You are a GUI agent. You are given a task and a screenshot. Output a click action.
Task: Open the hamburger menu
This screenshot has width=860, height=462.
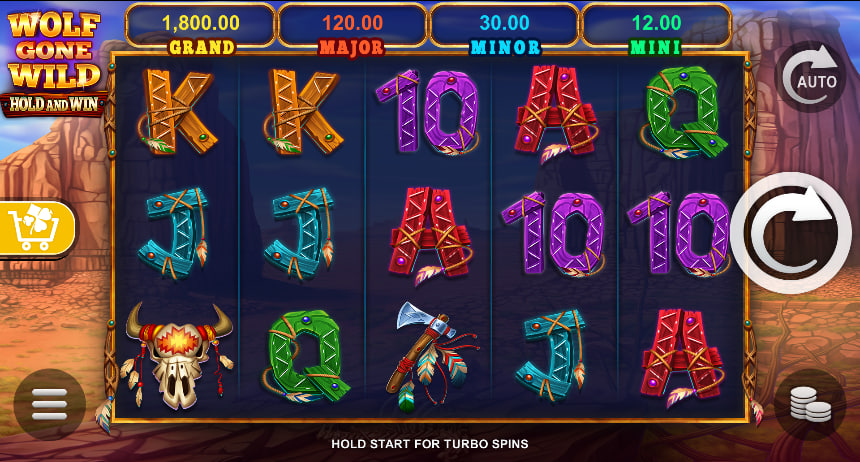point(49,404)
